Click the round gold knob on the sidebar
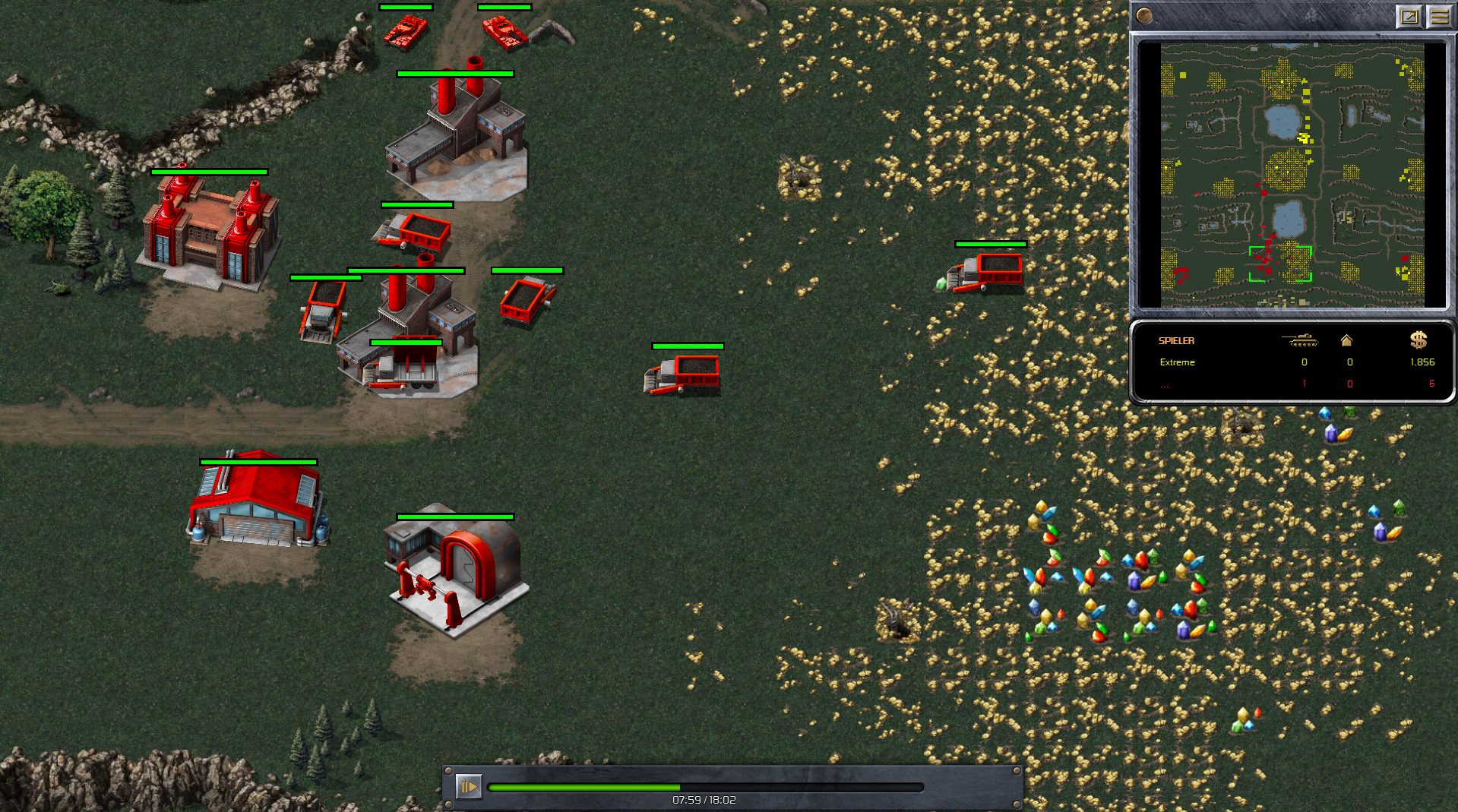The height and width of the screenshot is (812, 1458). (1144, 16)
